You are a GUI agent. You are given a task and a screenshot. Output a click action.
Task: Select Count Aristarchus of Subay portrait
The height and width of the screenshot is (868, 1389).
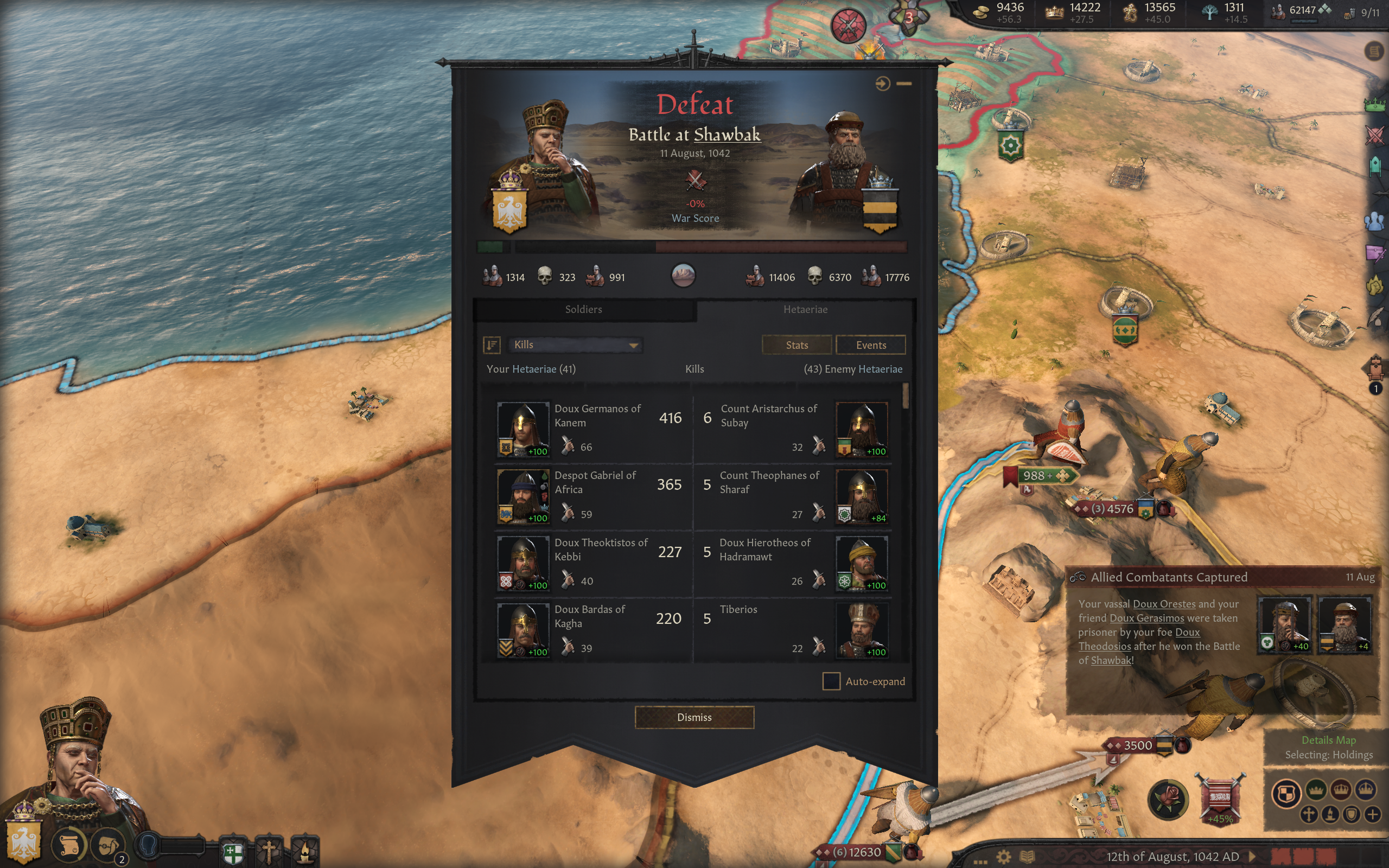tap(862, 429)
